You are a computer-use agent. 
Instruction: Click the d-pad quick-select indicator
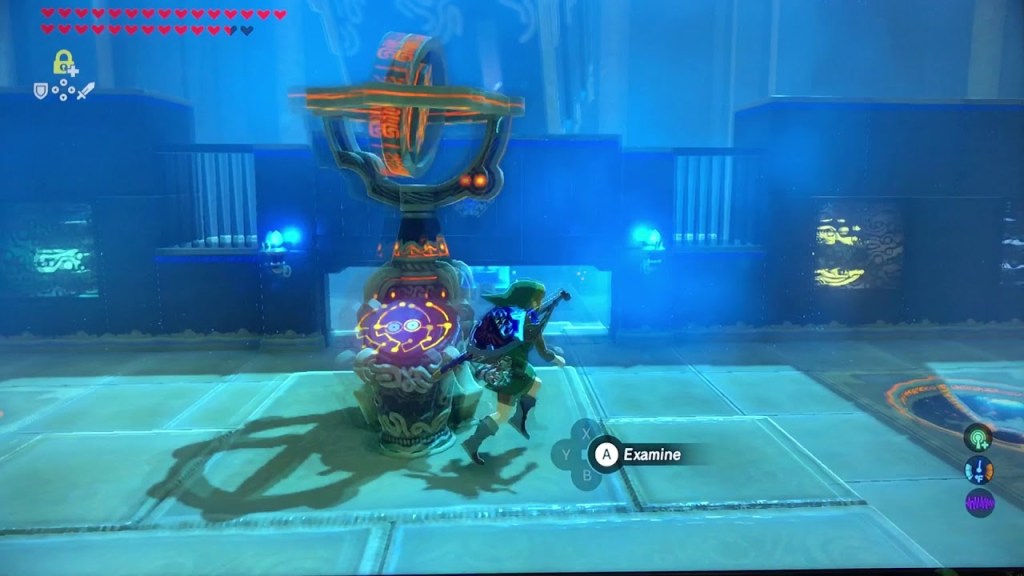coord(64,90)
